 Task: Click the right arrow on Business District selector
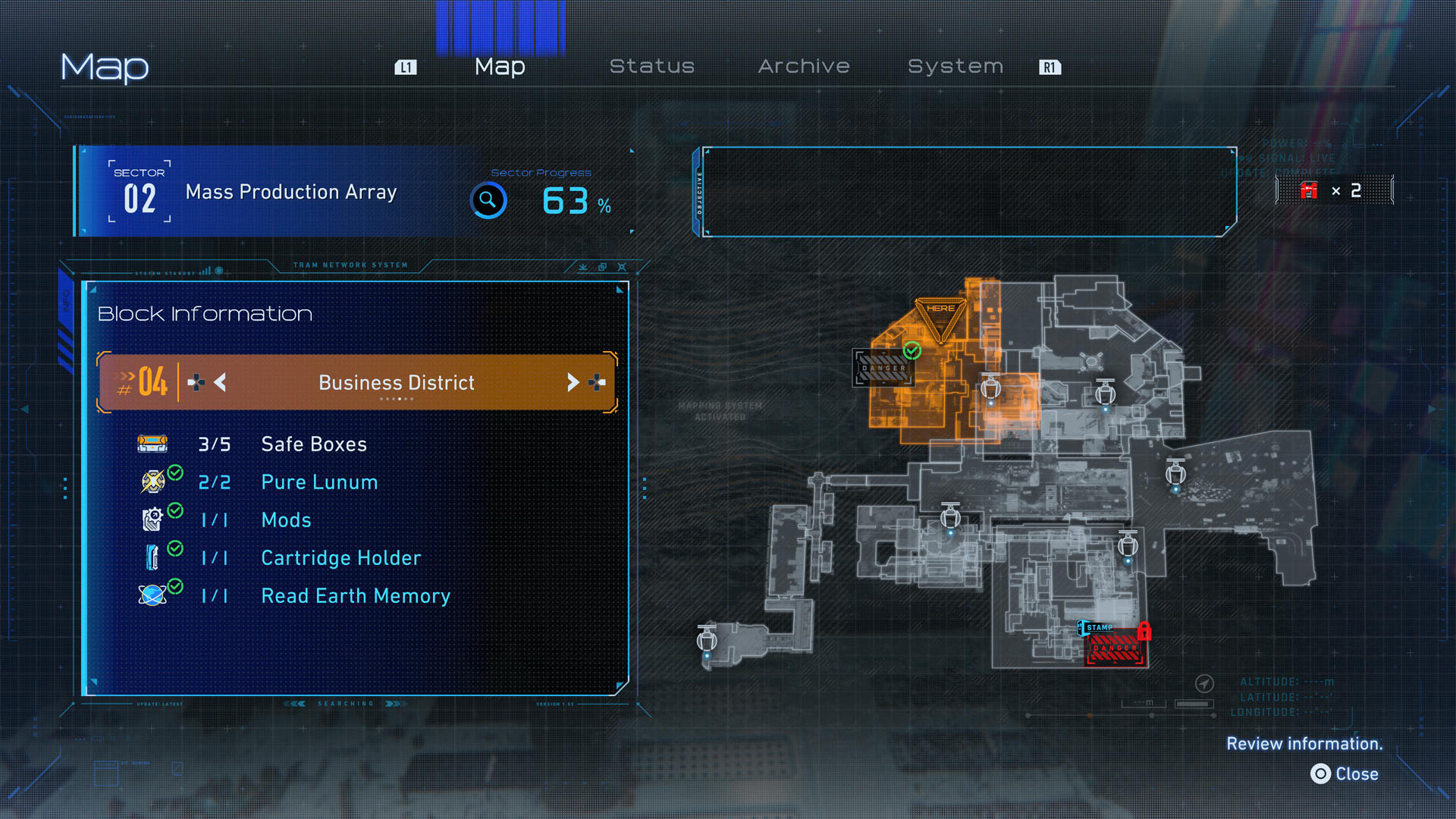coord(574,382)
